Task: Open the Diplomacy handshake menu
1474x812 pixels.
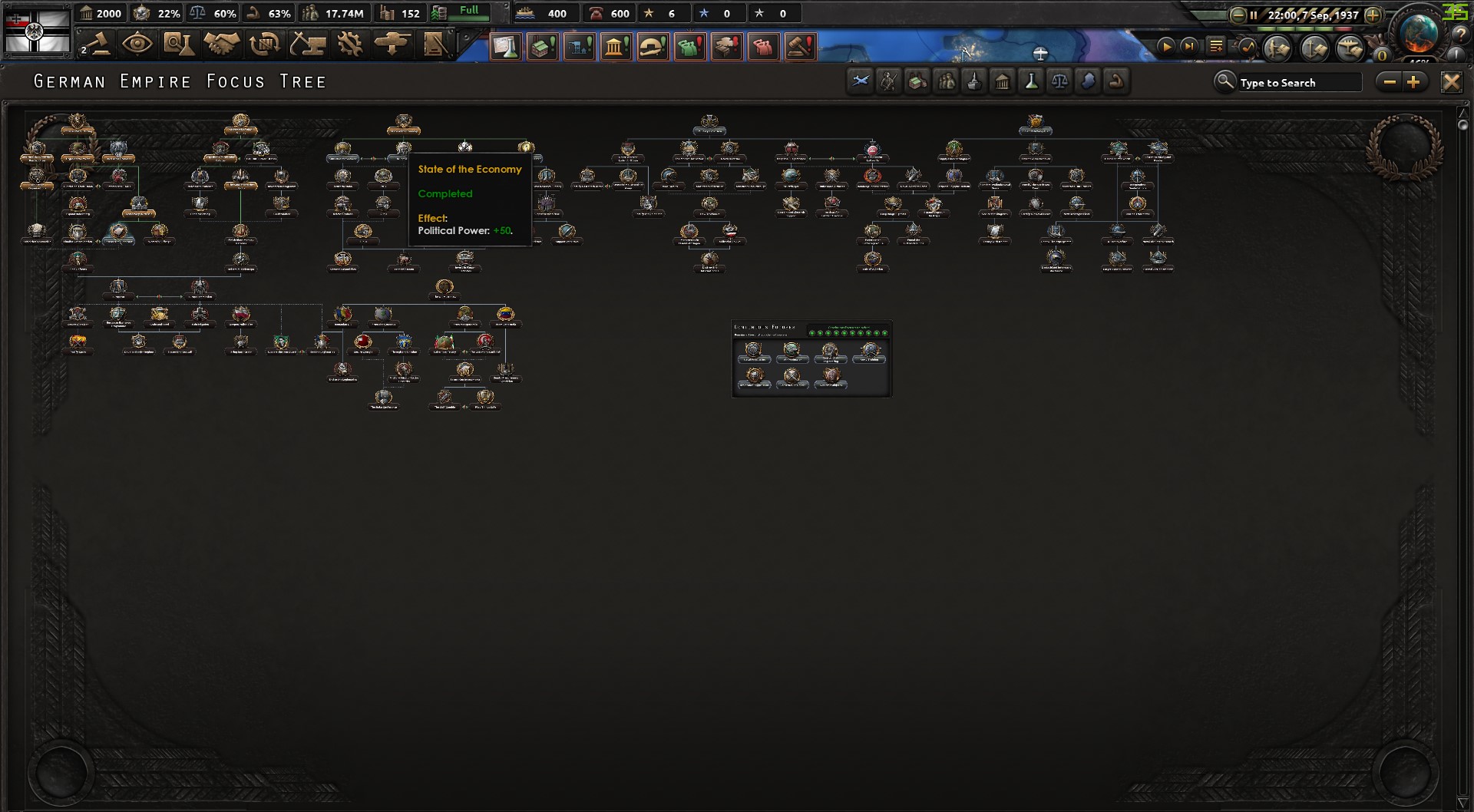Action: click(x=223, y=45)
